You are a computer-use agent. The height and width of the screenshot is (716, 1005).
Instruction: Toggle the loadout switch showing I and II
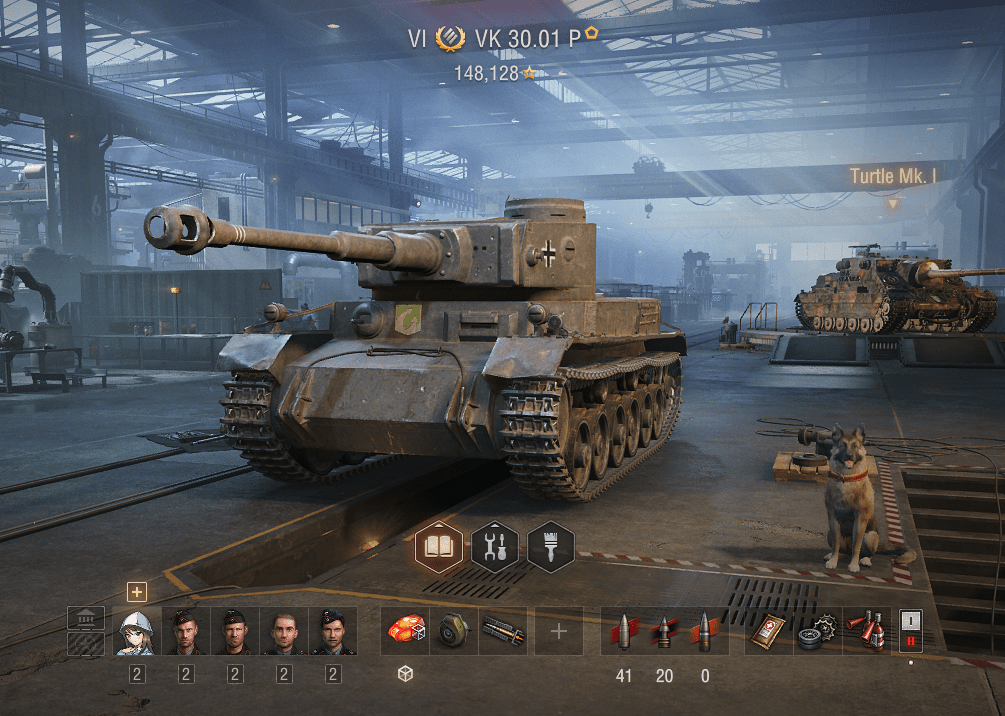pos(910,631)
